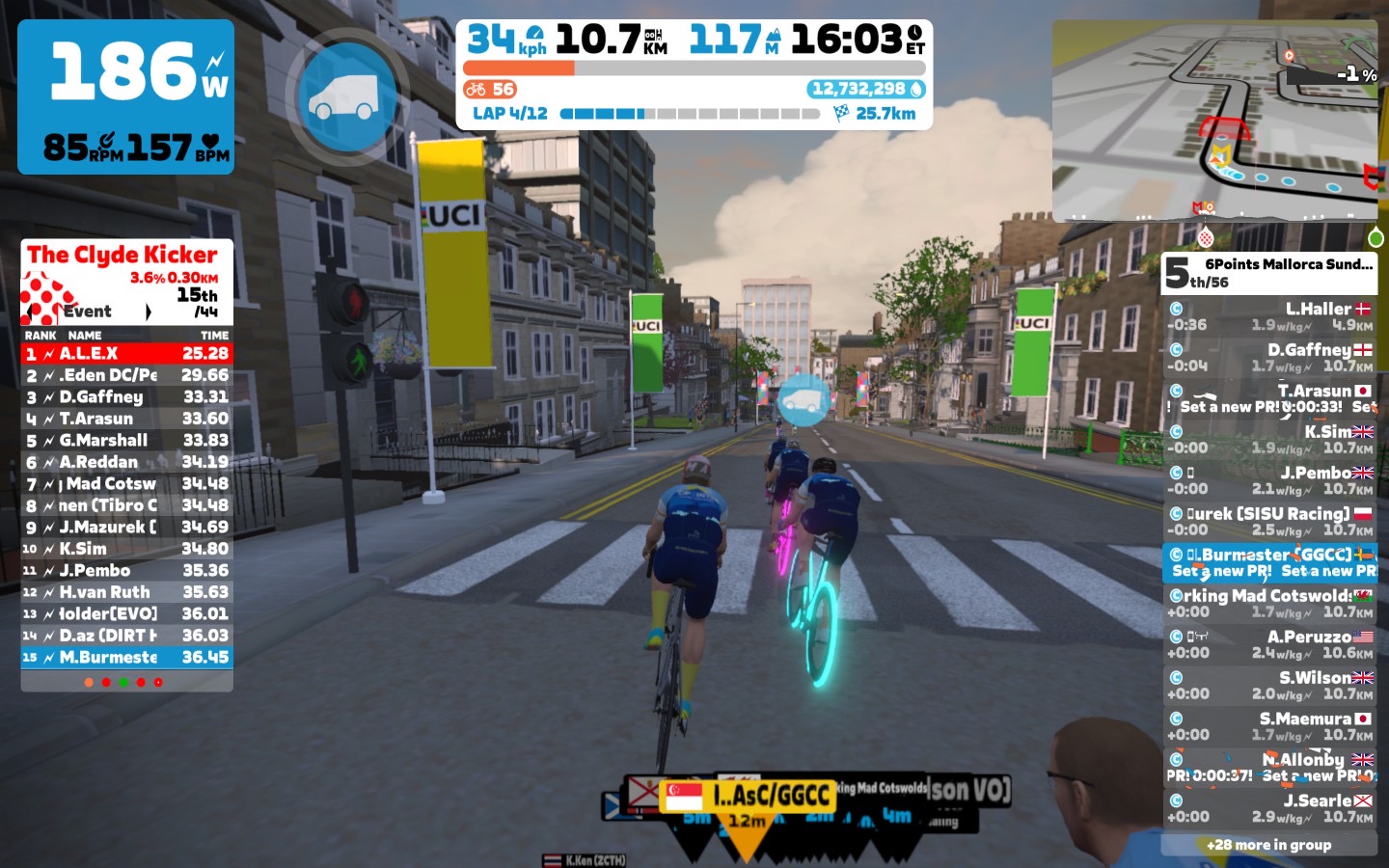Expand the +28 more in group row
This screenshot has width=1389, height=868.
pyautogui.click(x=1269, y=845)
